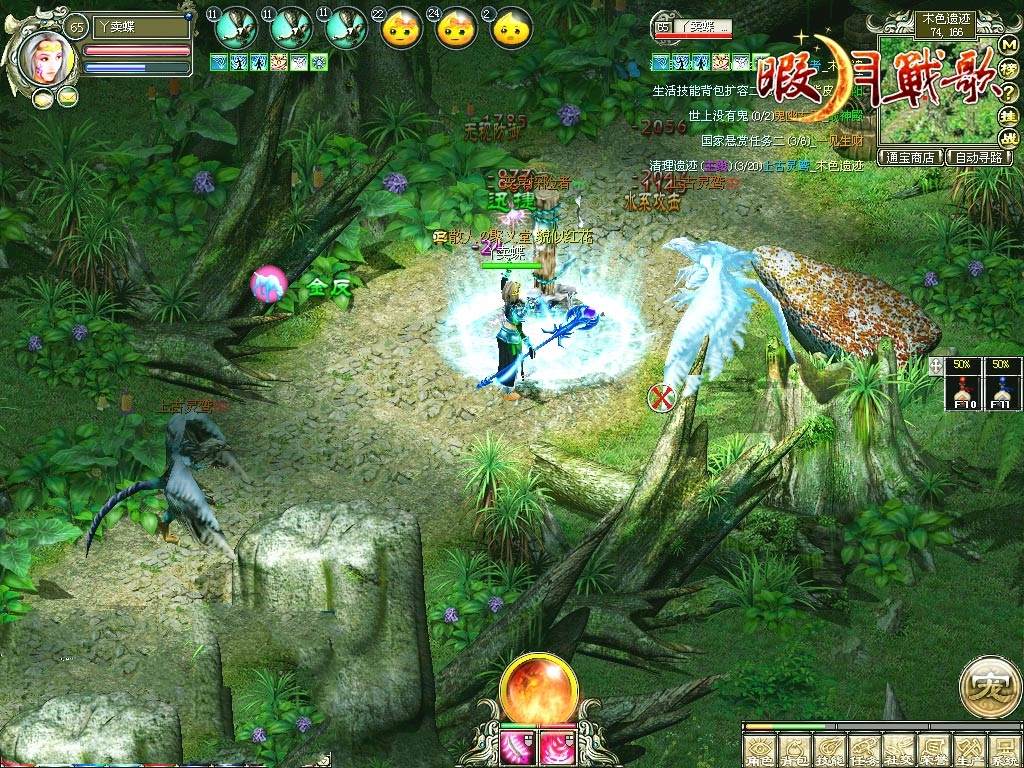Open the mail envelope icon under portrait

point(67,97)
